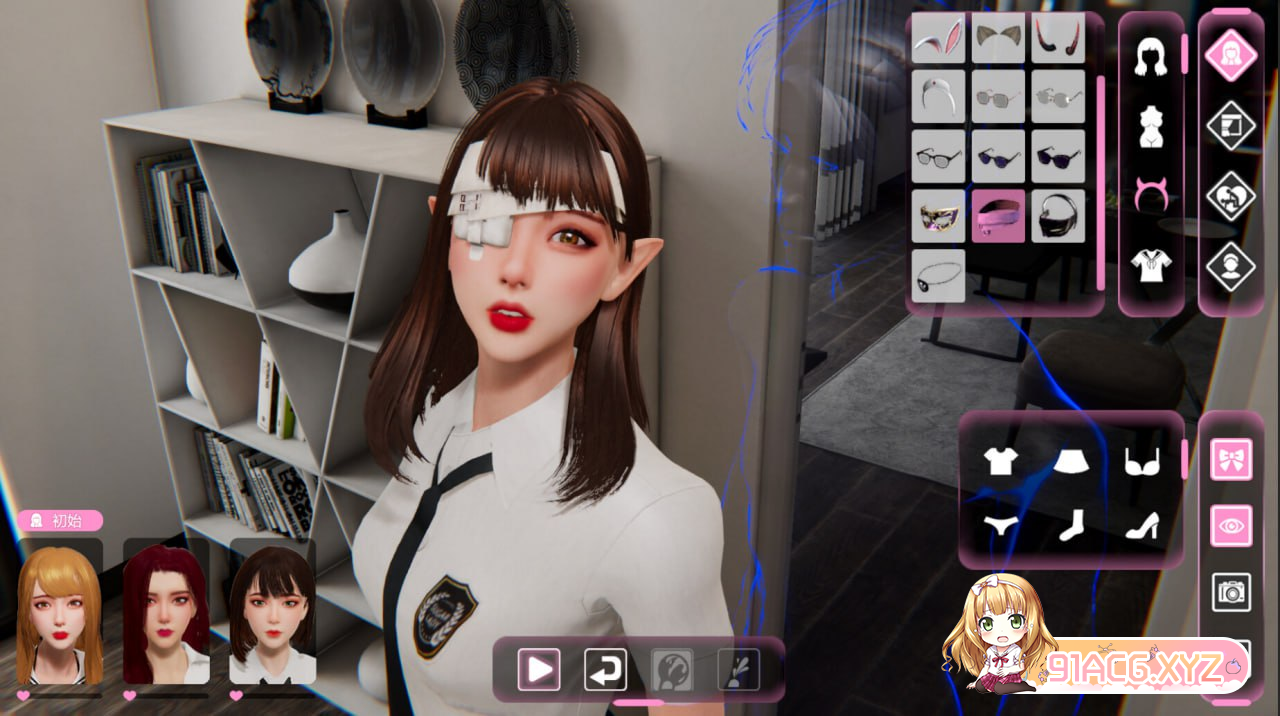Open the hairstyle category
Image resolution: width=1280 pixels, height=716 pixels.
coord(1151,58)
